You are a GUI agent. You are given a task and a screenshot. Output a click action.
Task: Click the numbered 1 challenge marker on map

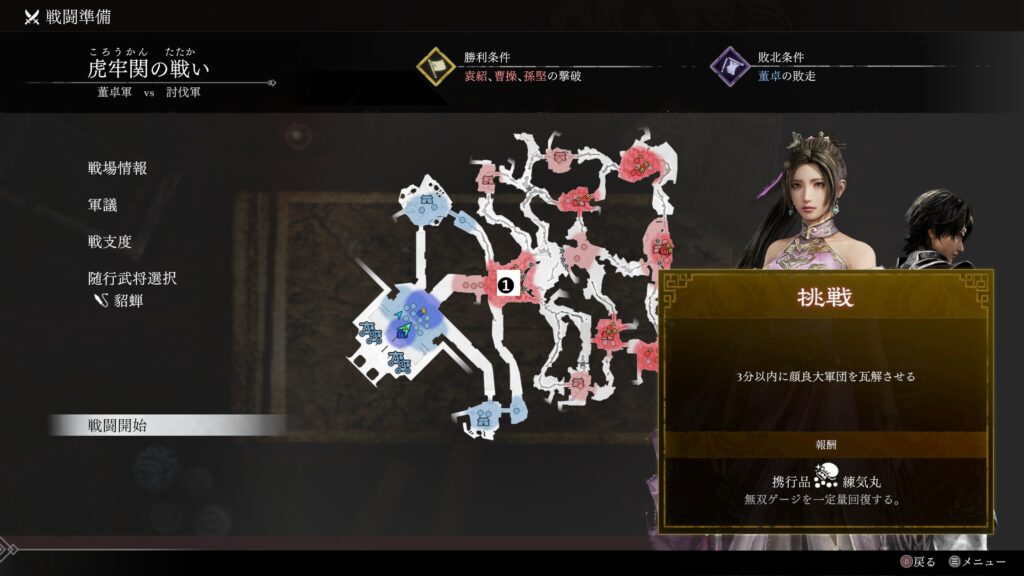tap(506, 285)
